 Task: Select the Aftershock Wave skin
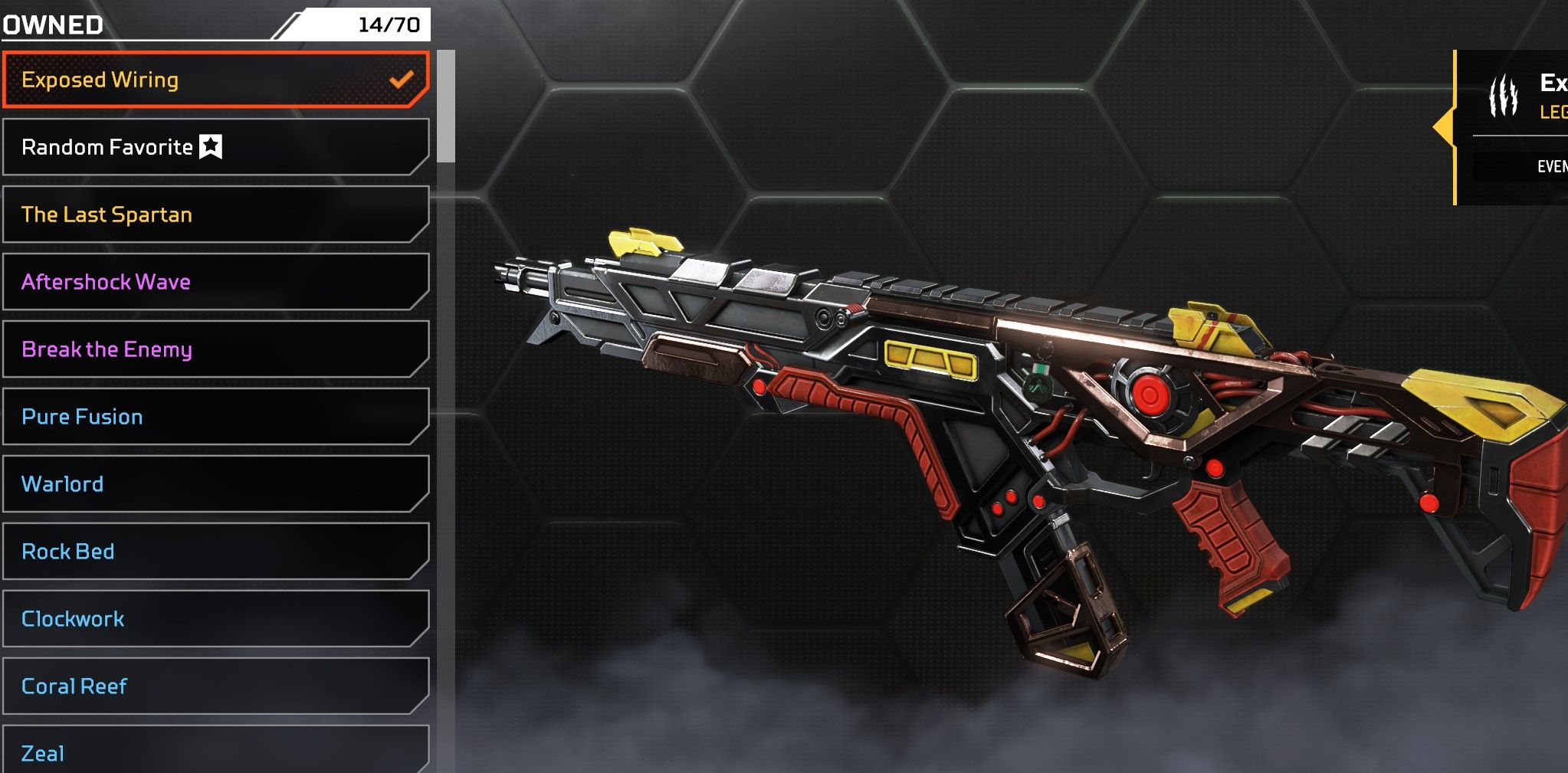[215, 282]
